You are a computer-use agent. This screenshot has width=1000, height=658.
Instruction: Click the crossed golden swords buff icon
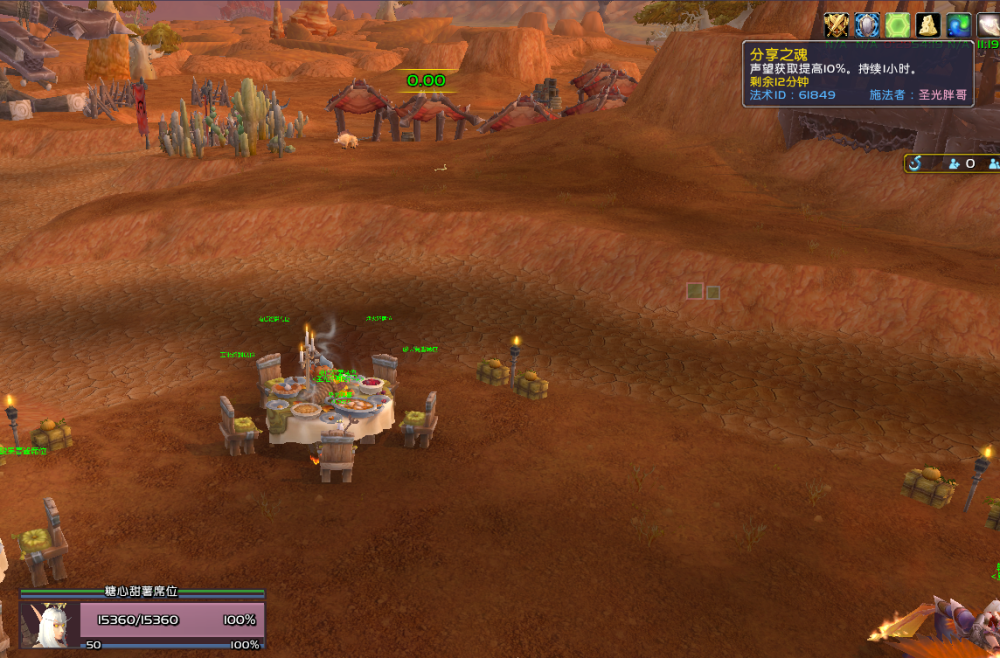[x=836, y=25]
